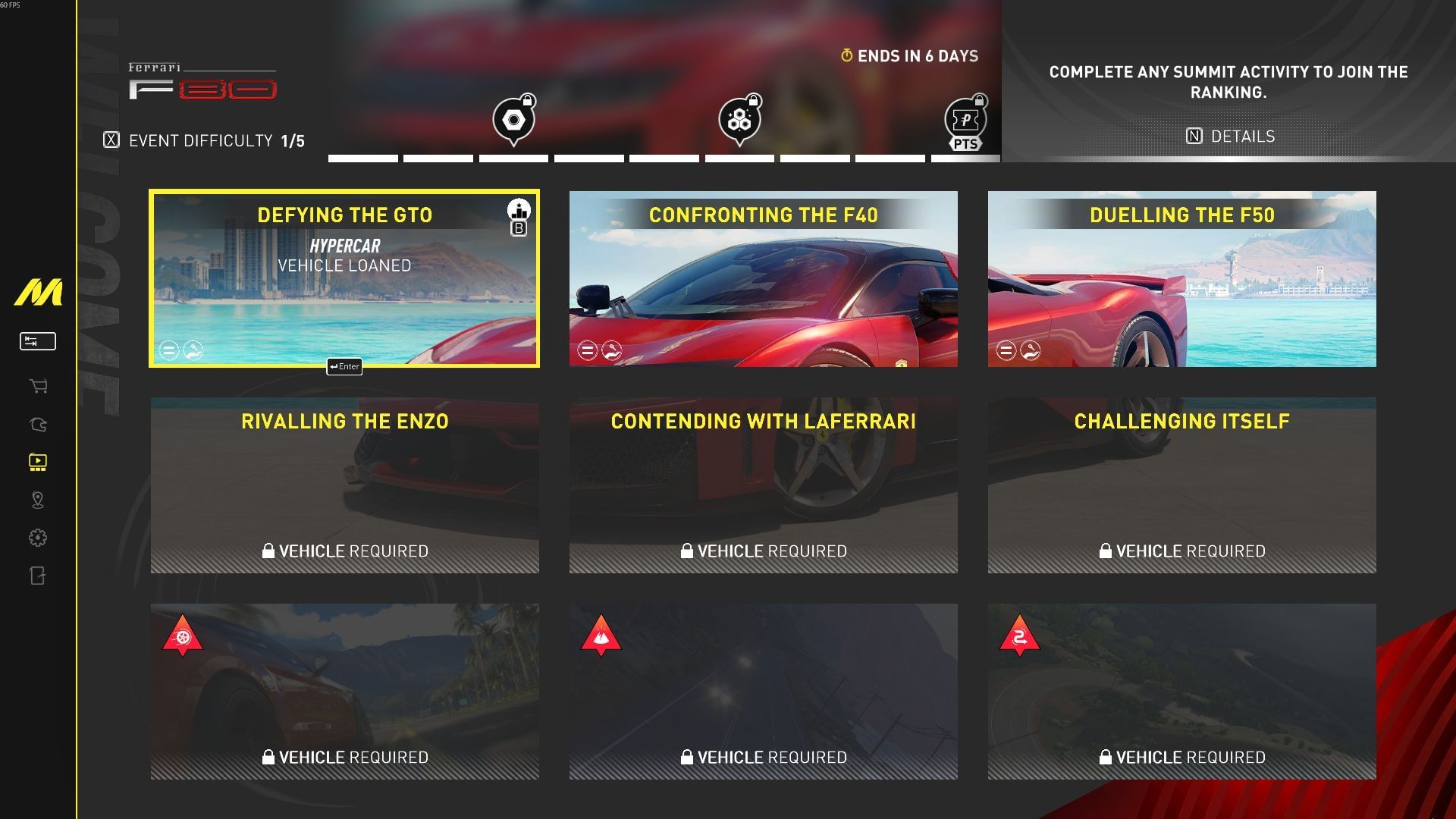Select the yellow M logo
1456x819 pixels.
coord(38,293)
